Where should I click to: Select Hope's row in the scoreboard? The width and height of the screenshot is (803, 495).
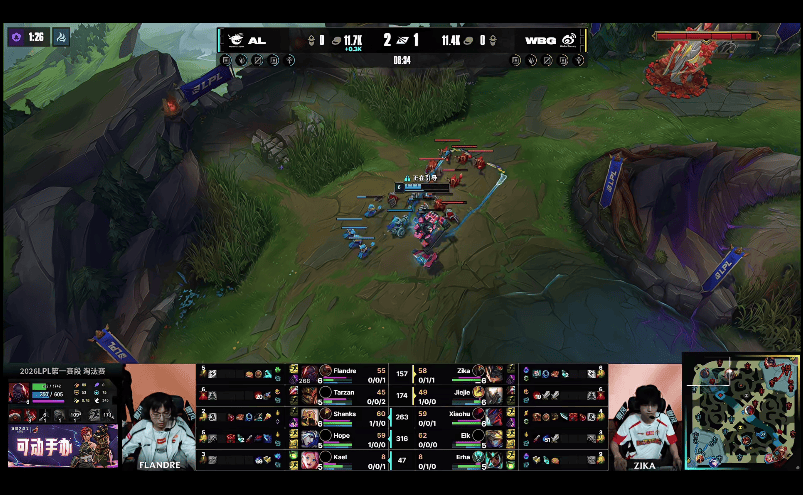(340, 437)
